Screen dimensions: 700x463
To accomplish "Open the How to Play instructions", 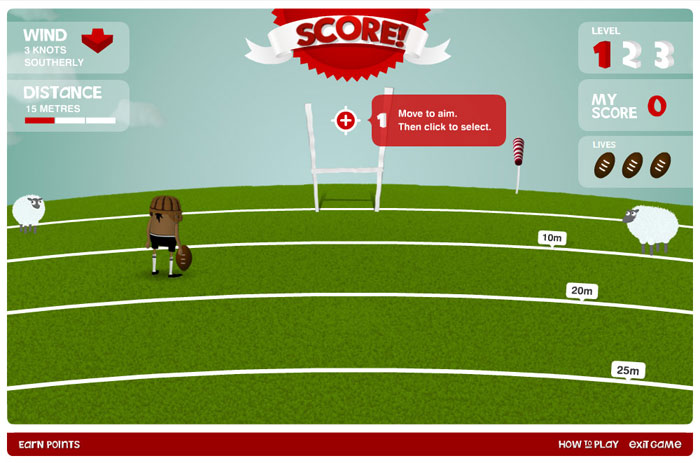I will tap(588, 445).
